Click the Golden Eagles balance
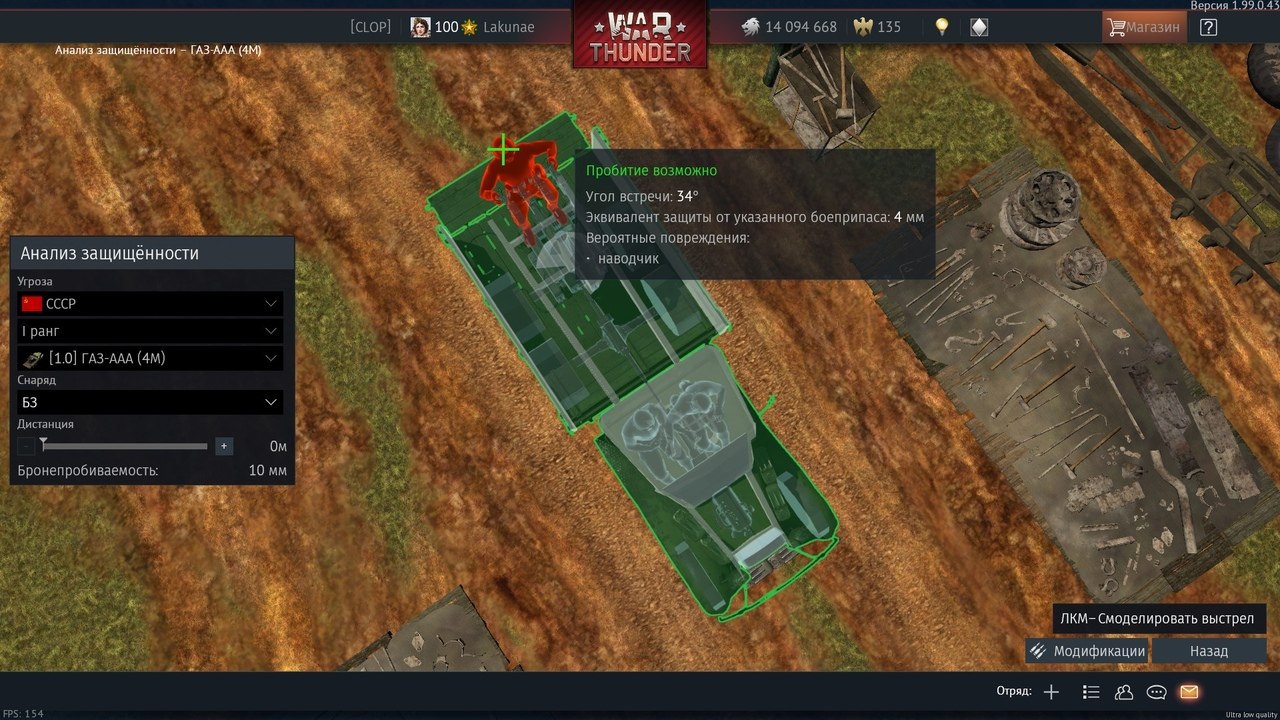 [876, 27]
